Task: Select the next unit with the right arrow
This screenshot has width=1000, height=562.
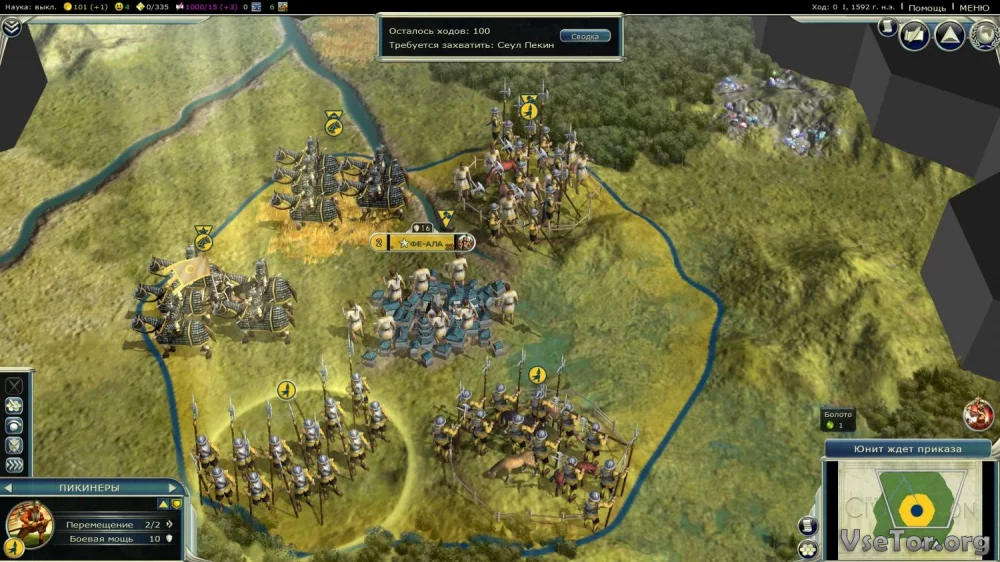Action: pyautogui.click(x=175, y=487)
